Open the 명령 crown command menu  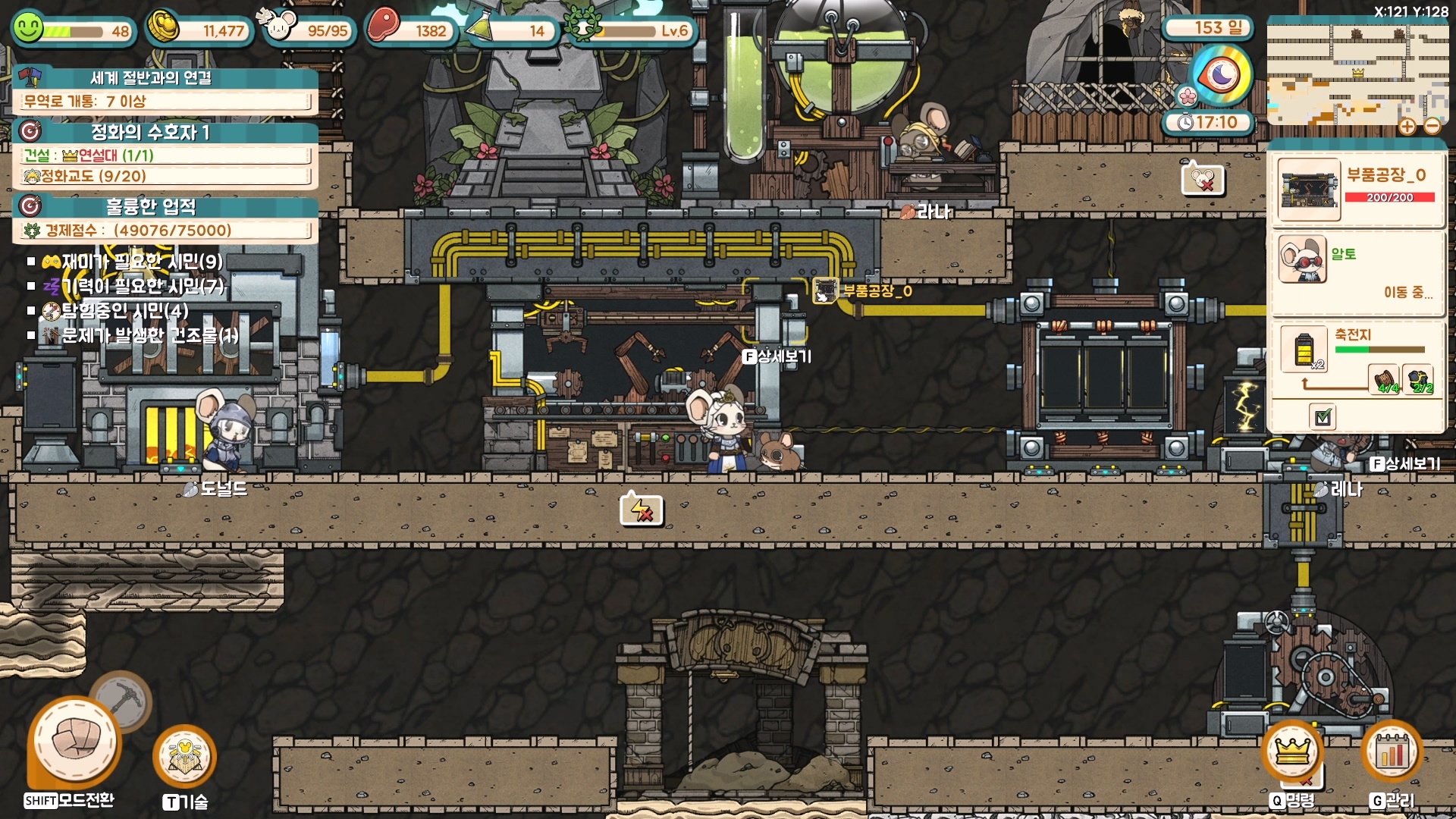(x=1292, y=752)
